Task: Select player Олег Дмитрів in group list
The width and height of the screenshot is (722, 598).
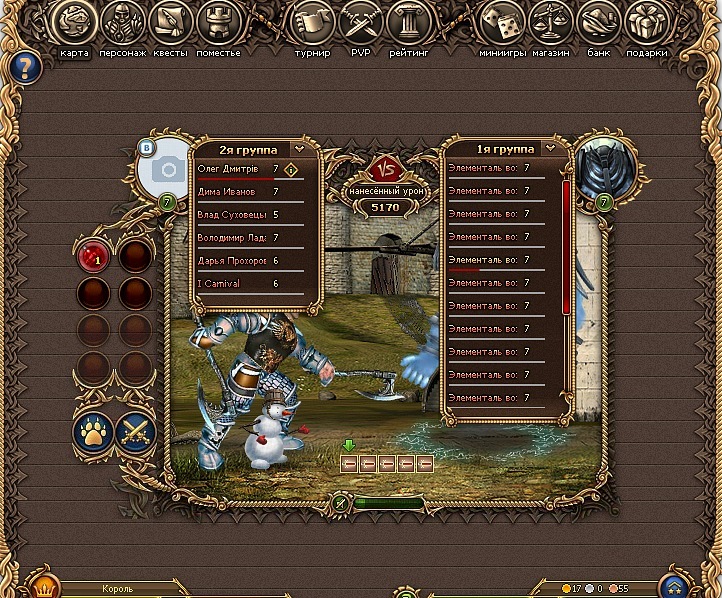Action: pos(234,169)
